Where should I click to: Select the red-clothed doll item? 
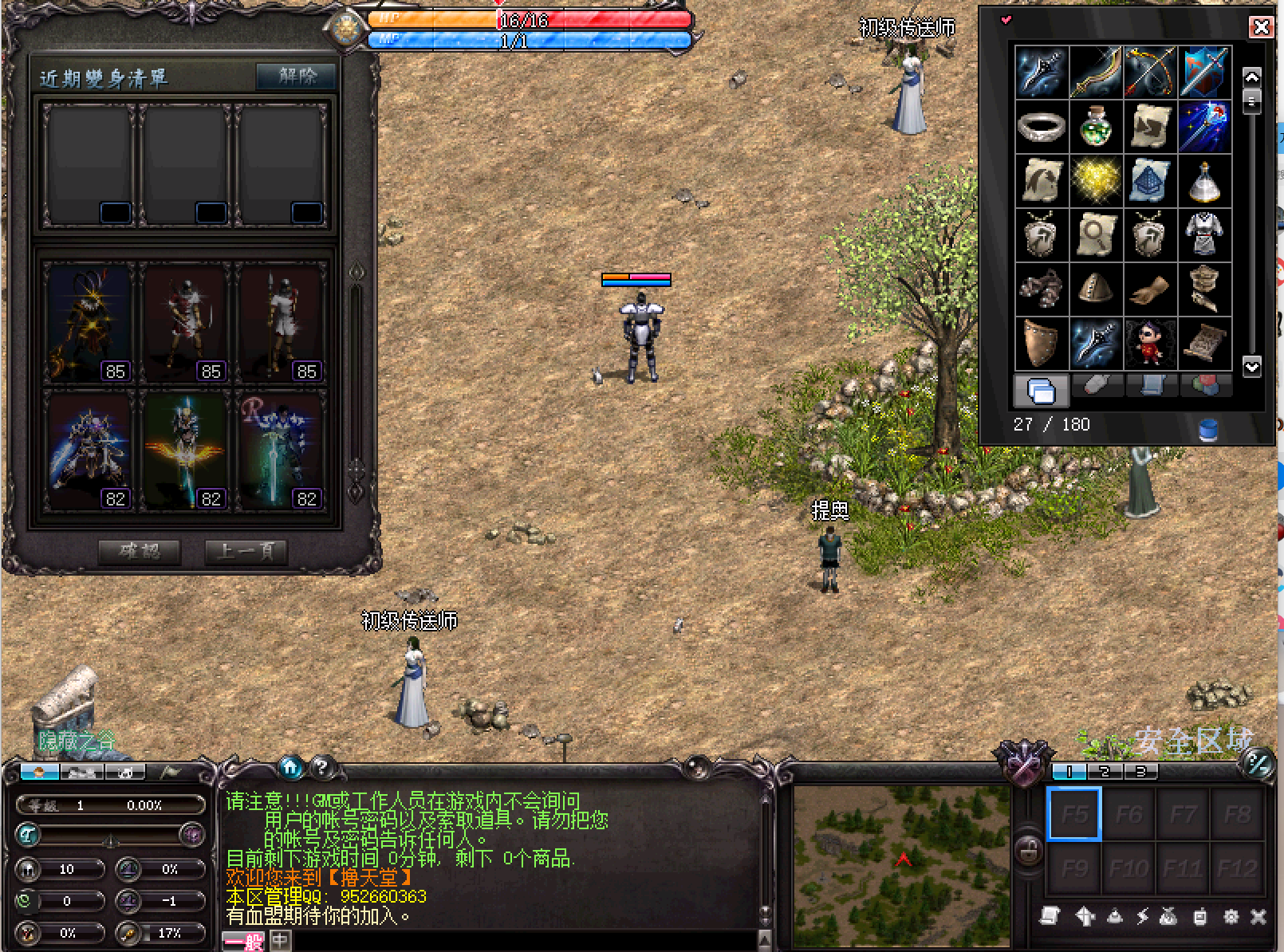click(x=1150, y=343)
